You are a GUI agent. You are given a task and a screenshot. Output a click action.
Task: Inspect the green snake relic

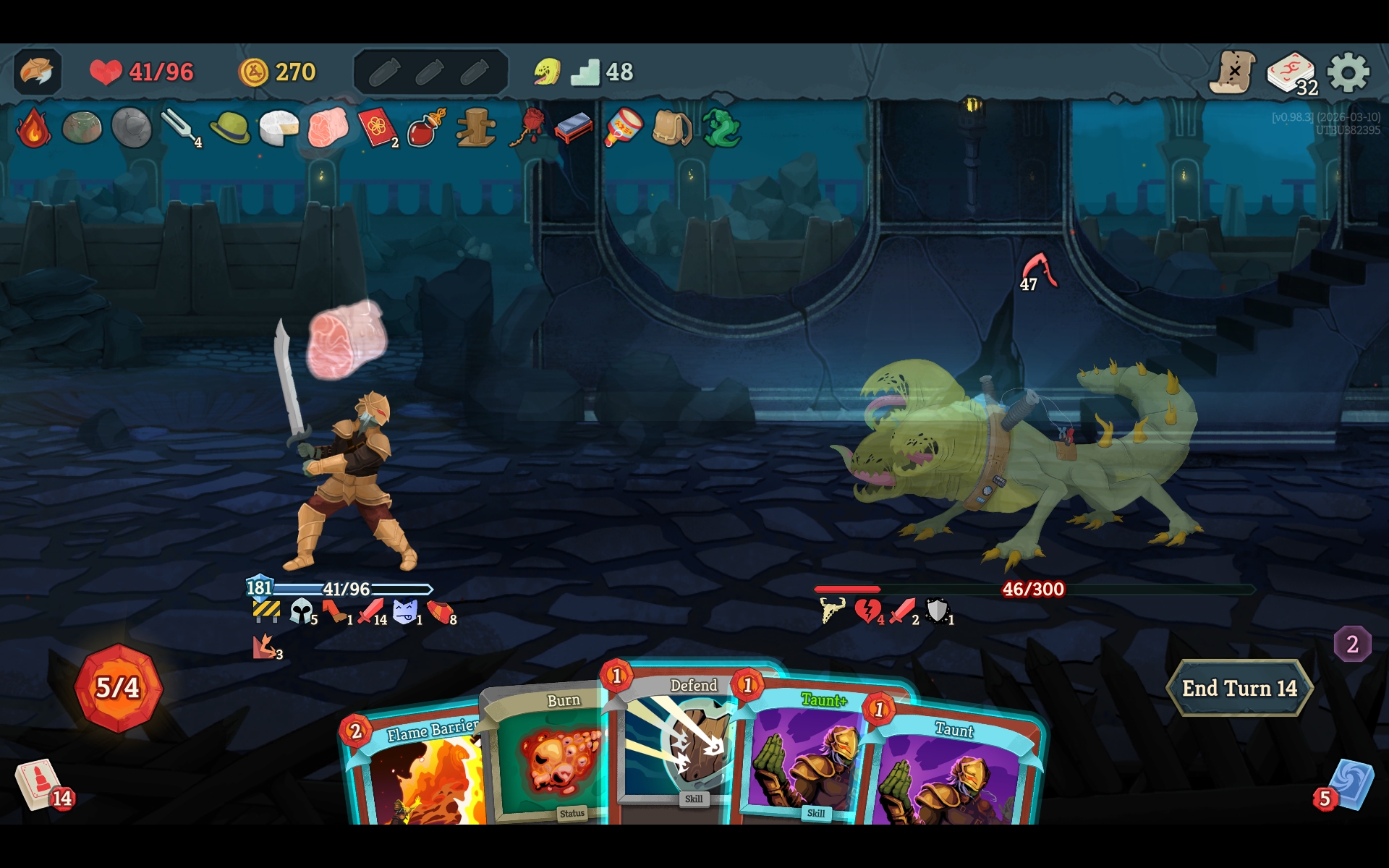721,128
